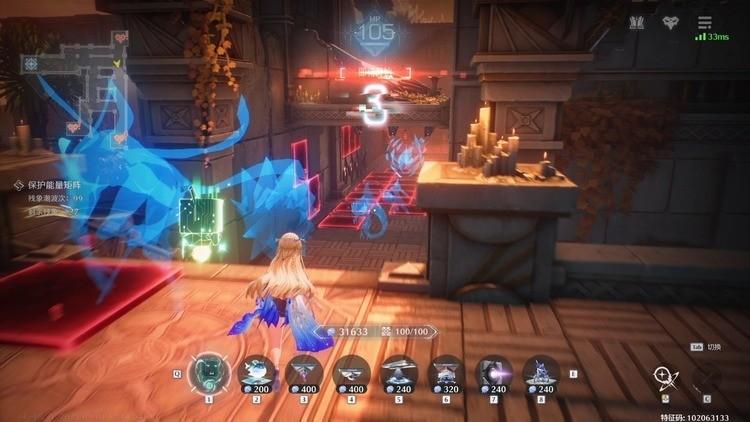Viewport: 750px width, 422px height.
Task: Activate the crosshair weapon skill icon
Action: click(663, 379)
